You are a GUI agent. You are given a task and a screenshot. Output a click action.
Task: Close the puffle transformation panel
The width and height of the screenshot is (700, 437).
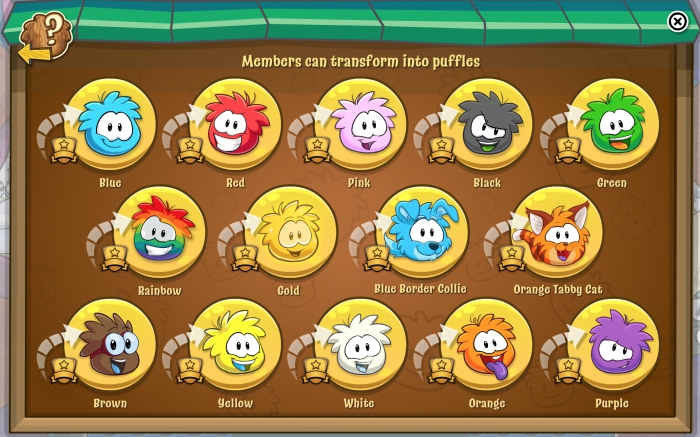point(677,22)
